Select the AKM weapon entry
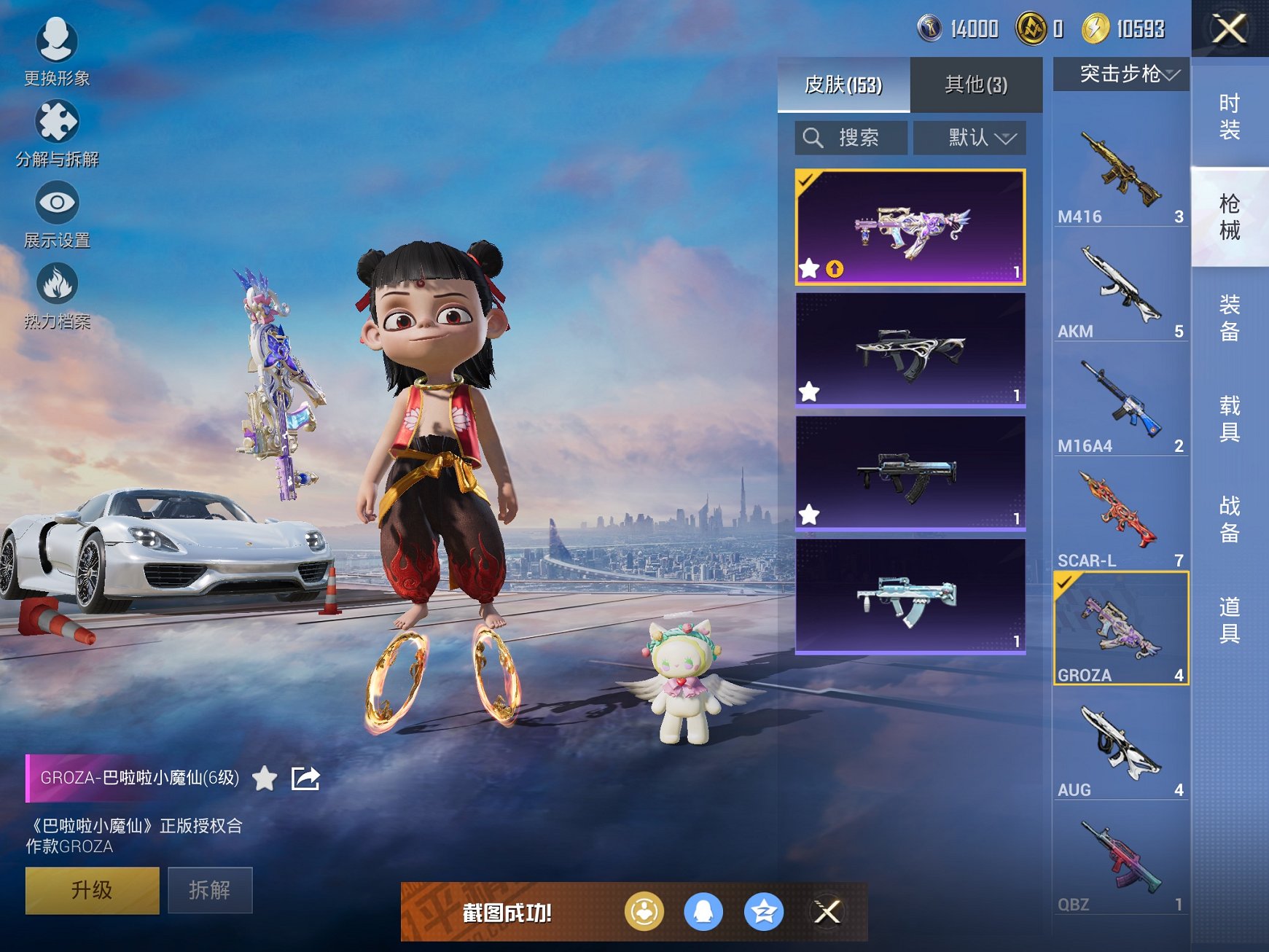The image size is (1269, 952). [x=1120, y=290]
